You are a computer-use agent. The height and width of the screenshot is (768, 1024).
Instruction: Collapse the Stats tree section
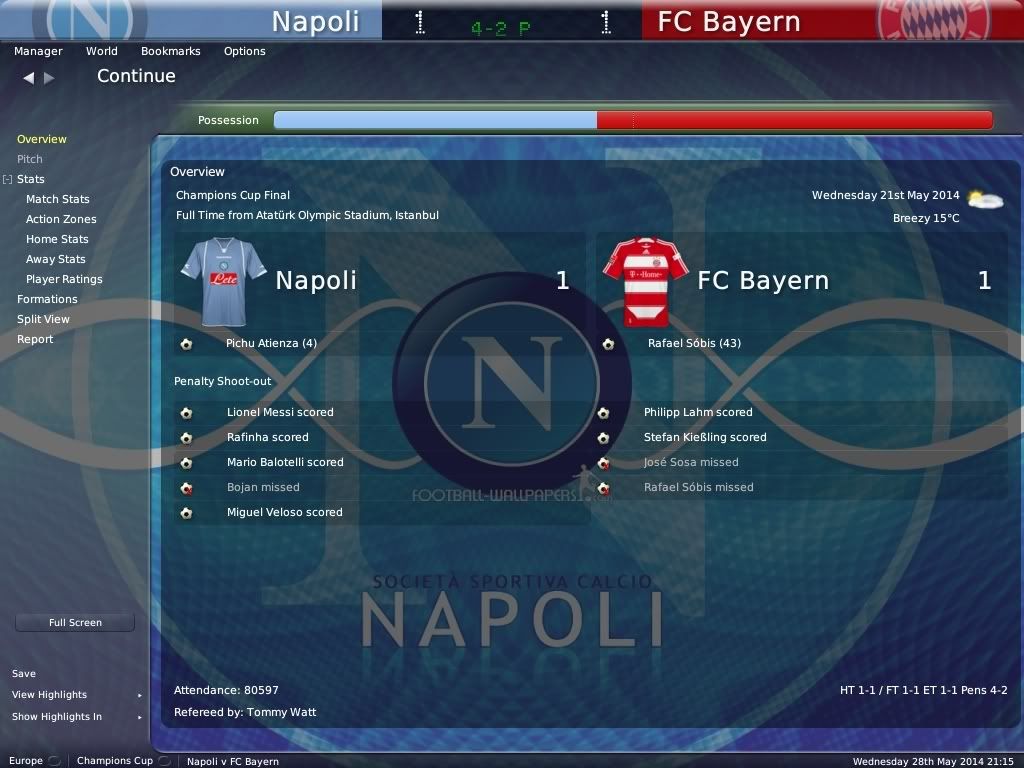[x=7, y=180]
